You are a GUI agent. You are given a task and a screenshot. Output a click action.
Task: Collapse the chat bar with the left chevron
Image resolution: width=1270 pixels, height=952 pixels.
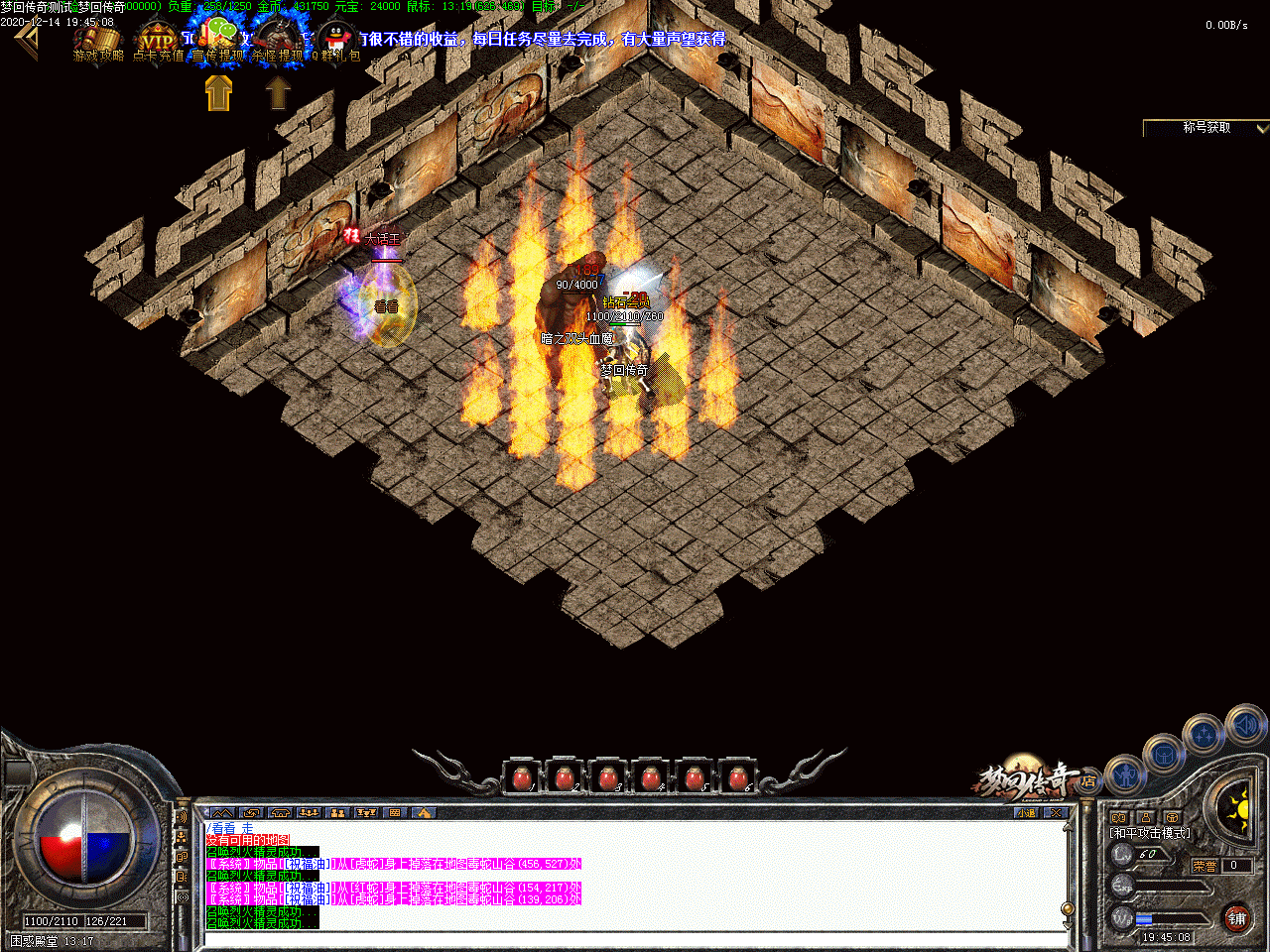coord(205,812)
